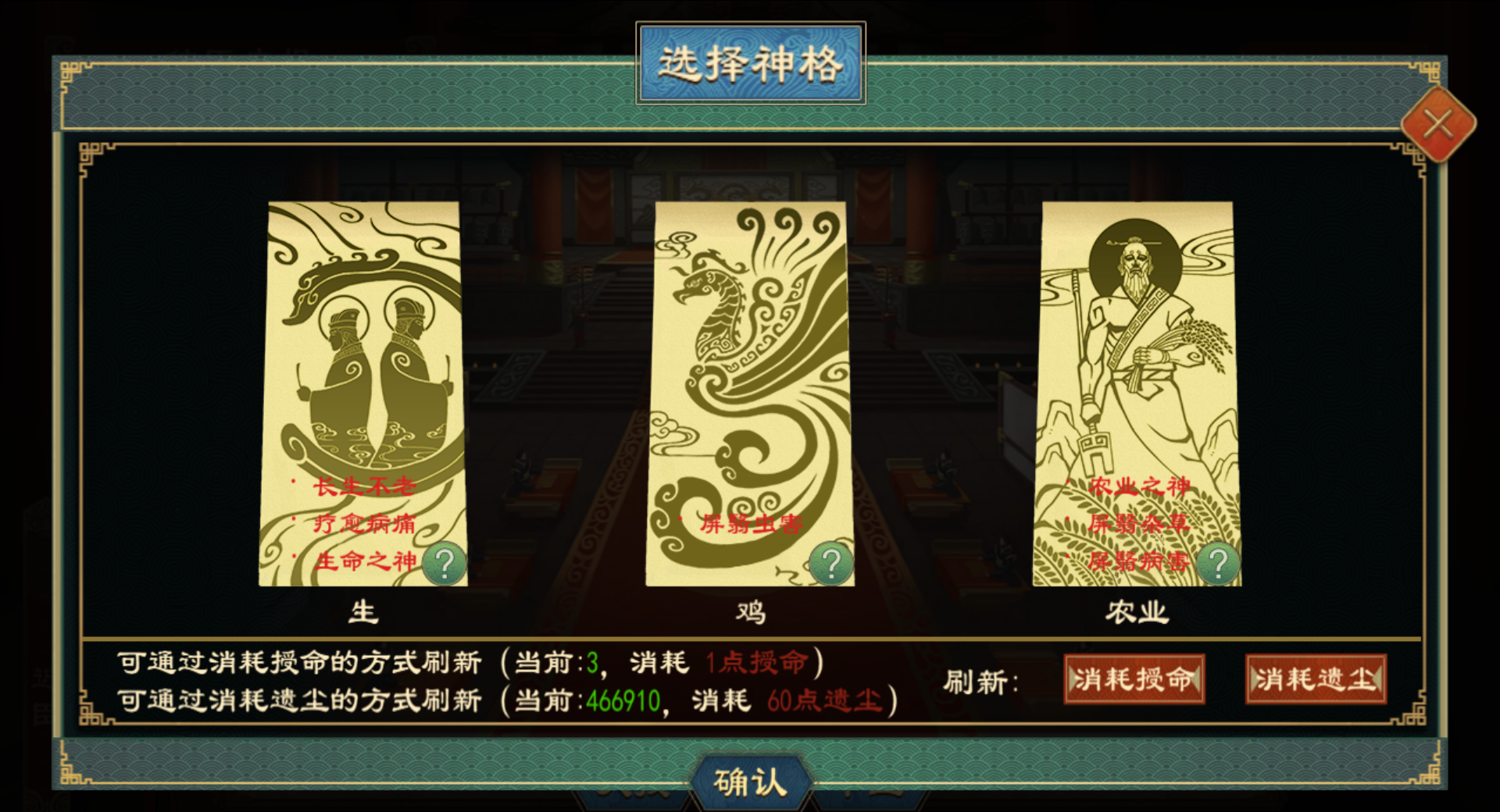Switch to the 农业 card label
The image size is (1500, 812).
[x=1137, y=613]
